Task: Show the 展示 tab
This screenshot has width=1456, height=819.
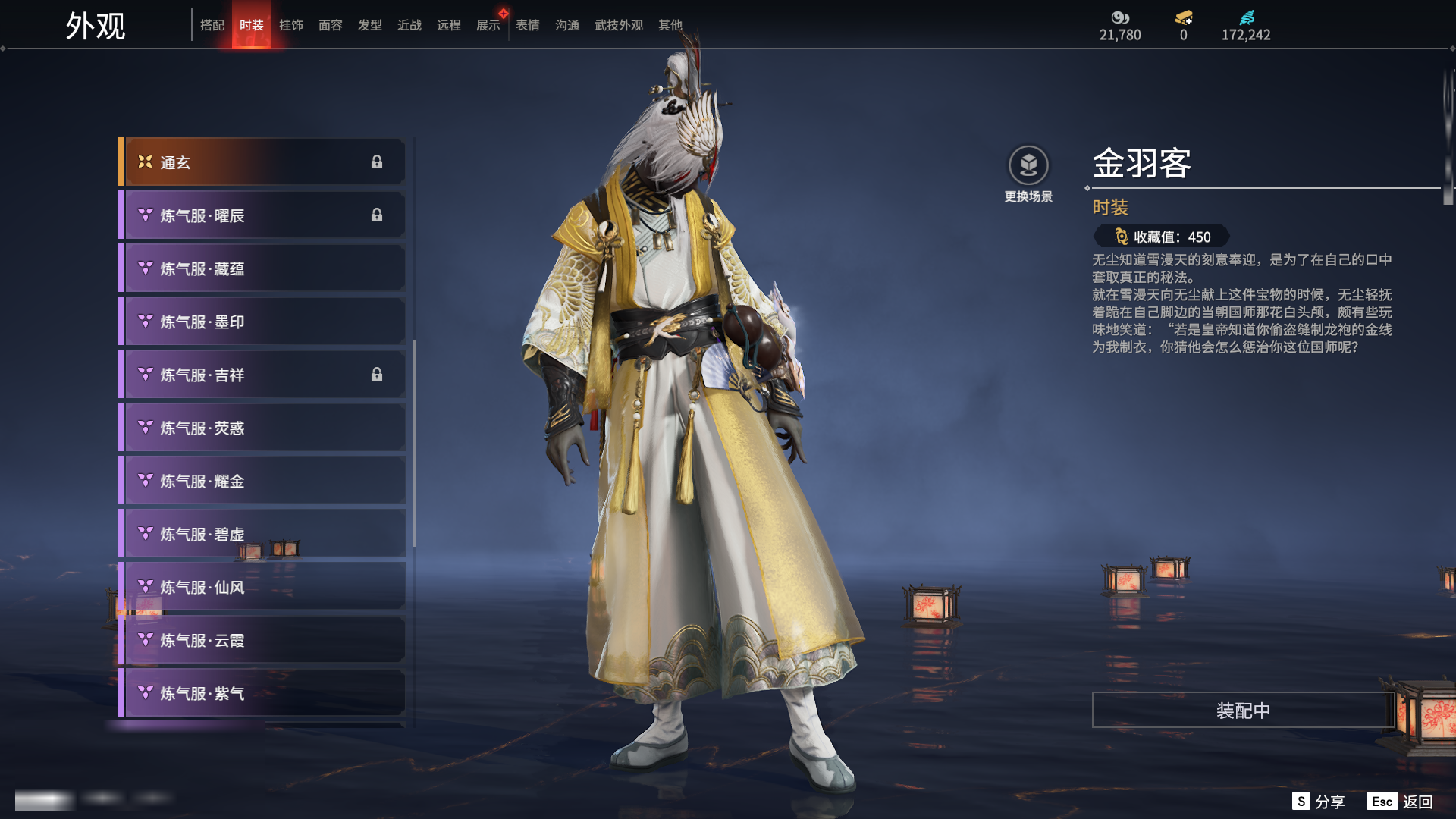Action: point(488,25)
